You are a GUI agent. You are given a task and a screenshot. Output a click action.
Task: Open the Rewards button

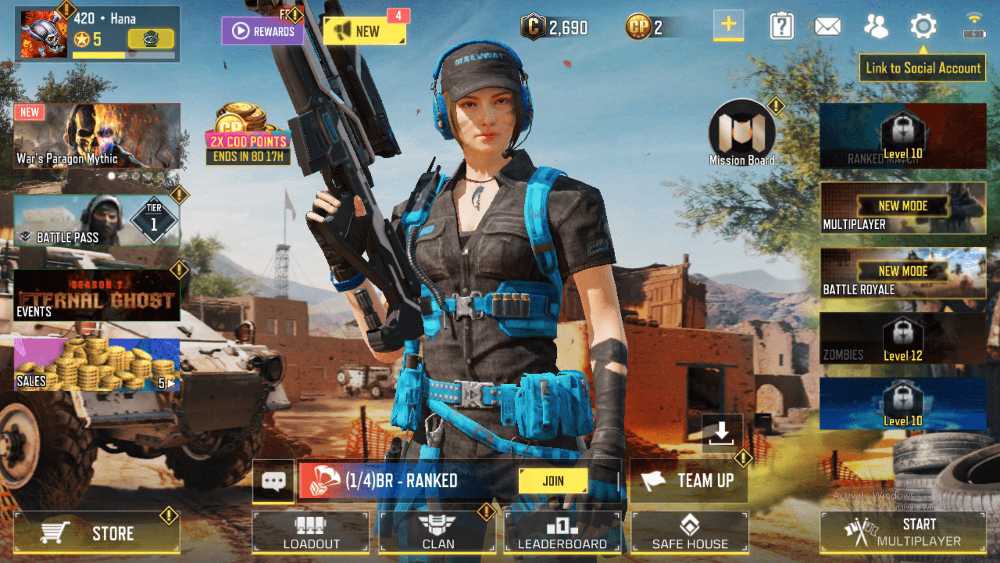263,31
